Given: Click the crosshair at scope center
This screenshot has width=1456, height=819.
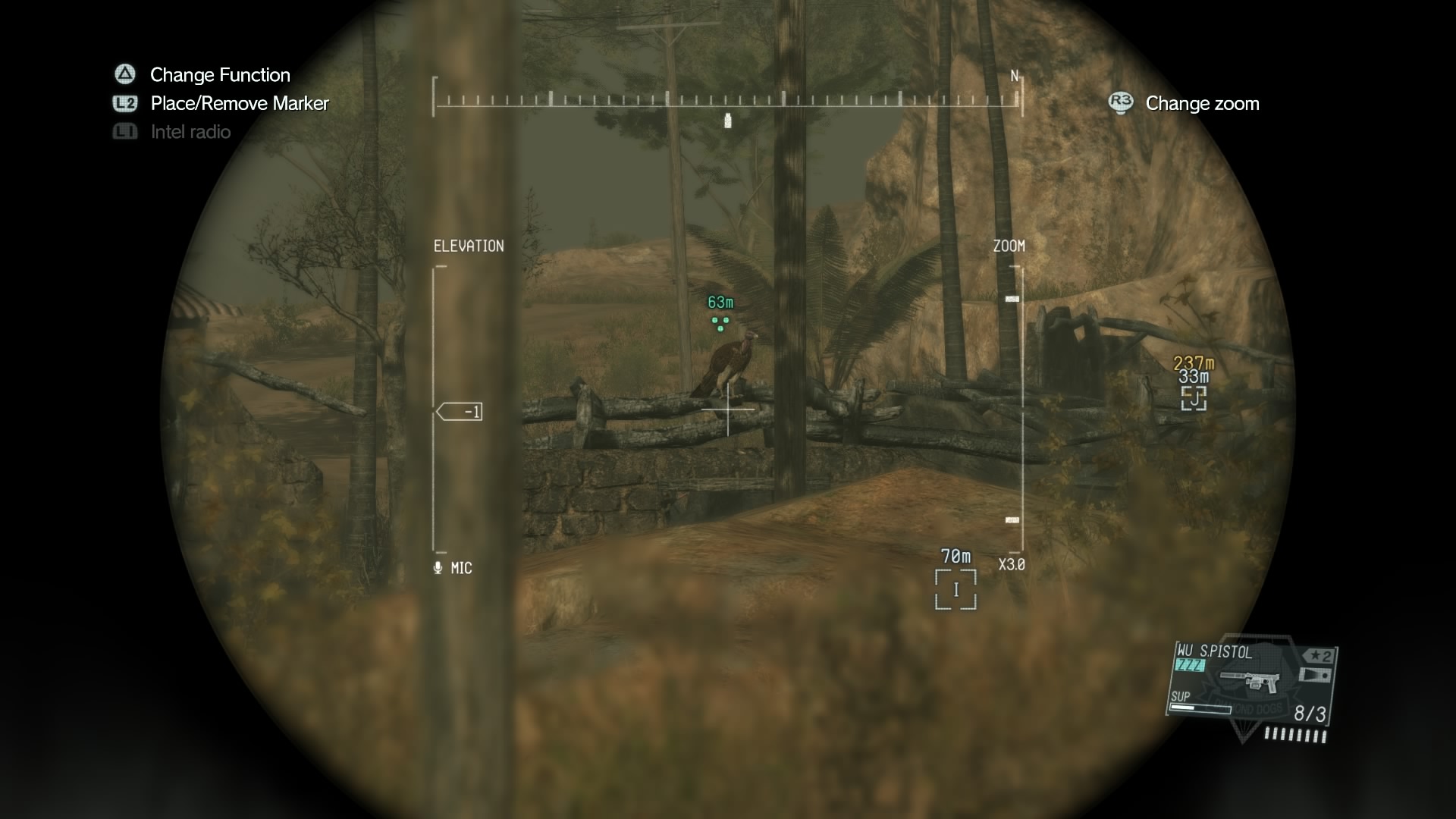Looking at the screenshot, I should (x=728, y=409).
